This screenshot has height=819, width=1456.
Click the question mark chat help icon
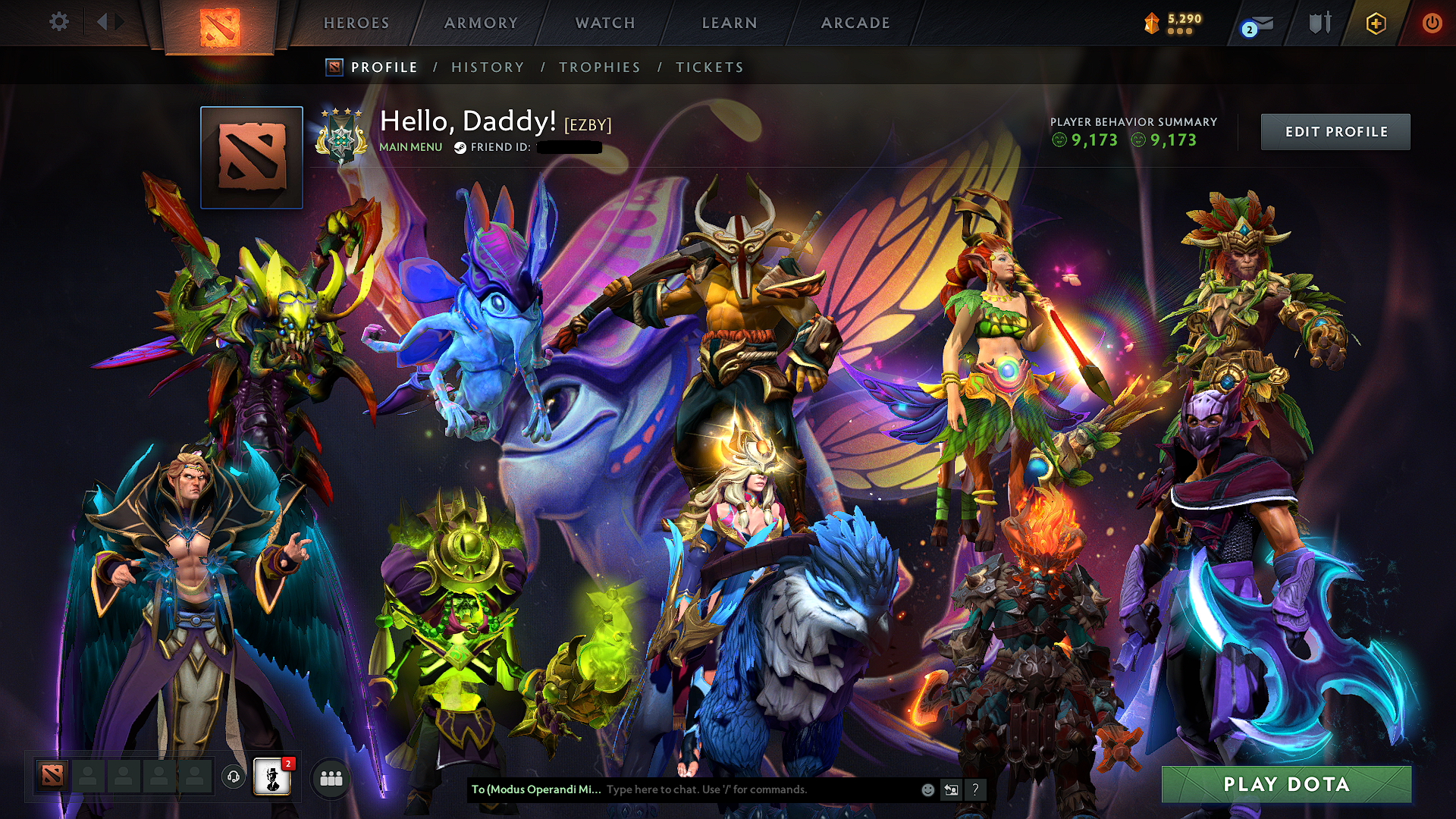976,789
